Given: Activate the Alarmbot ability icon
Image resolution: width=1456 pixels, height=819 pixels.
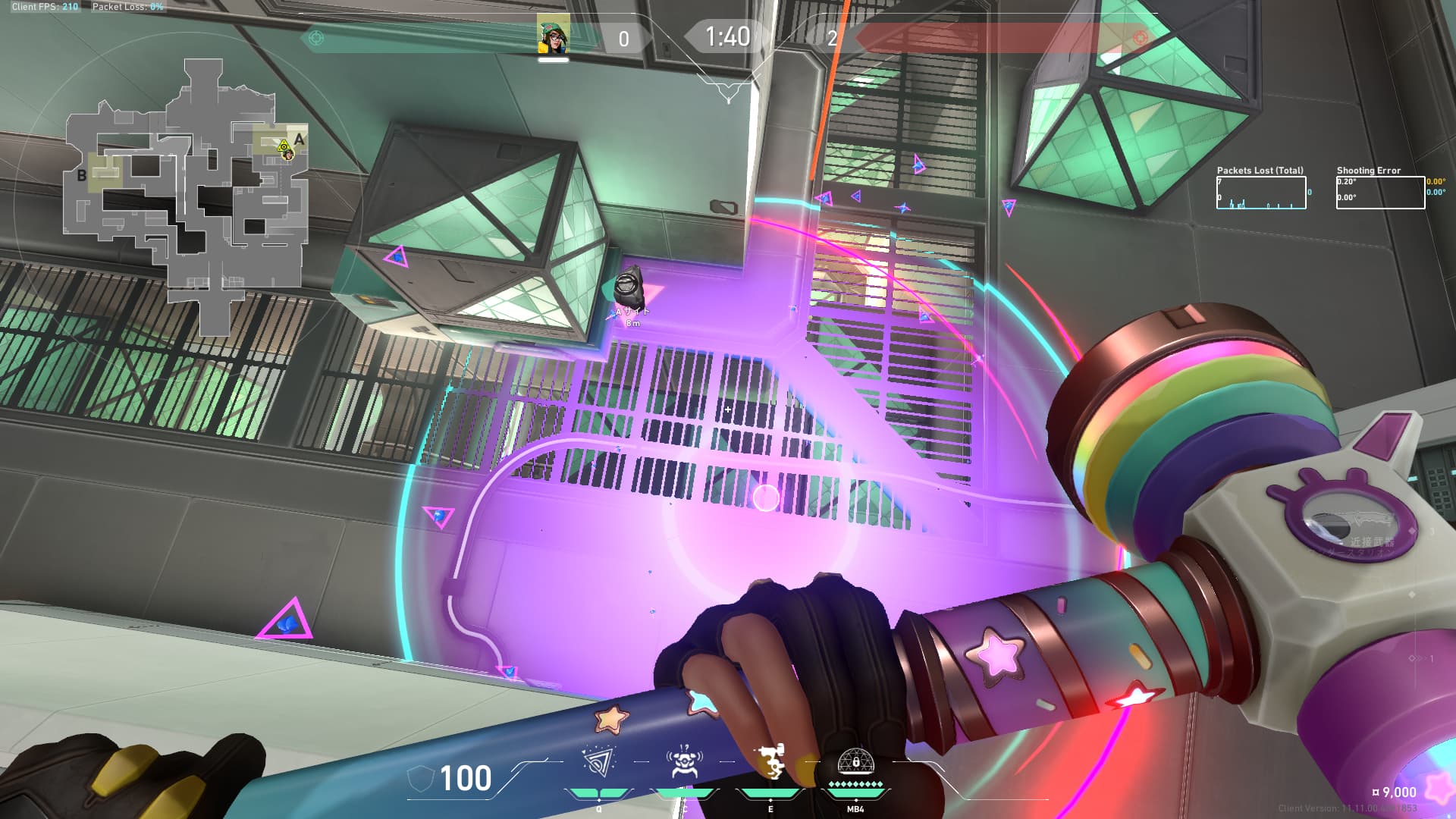Looking at the screenshot, I should tap(683, 762).
